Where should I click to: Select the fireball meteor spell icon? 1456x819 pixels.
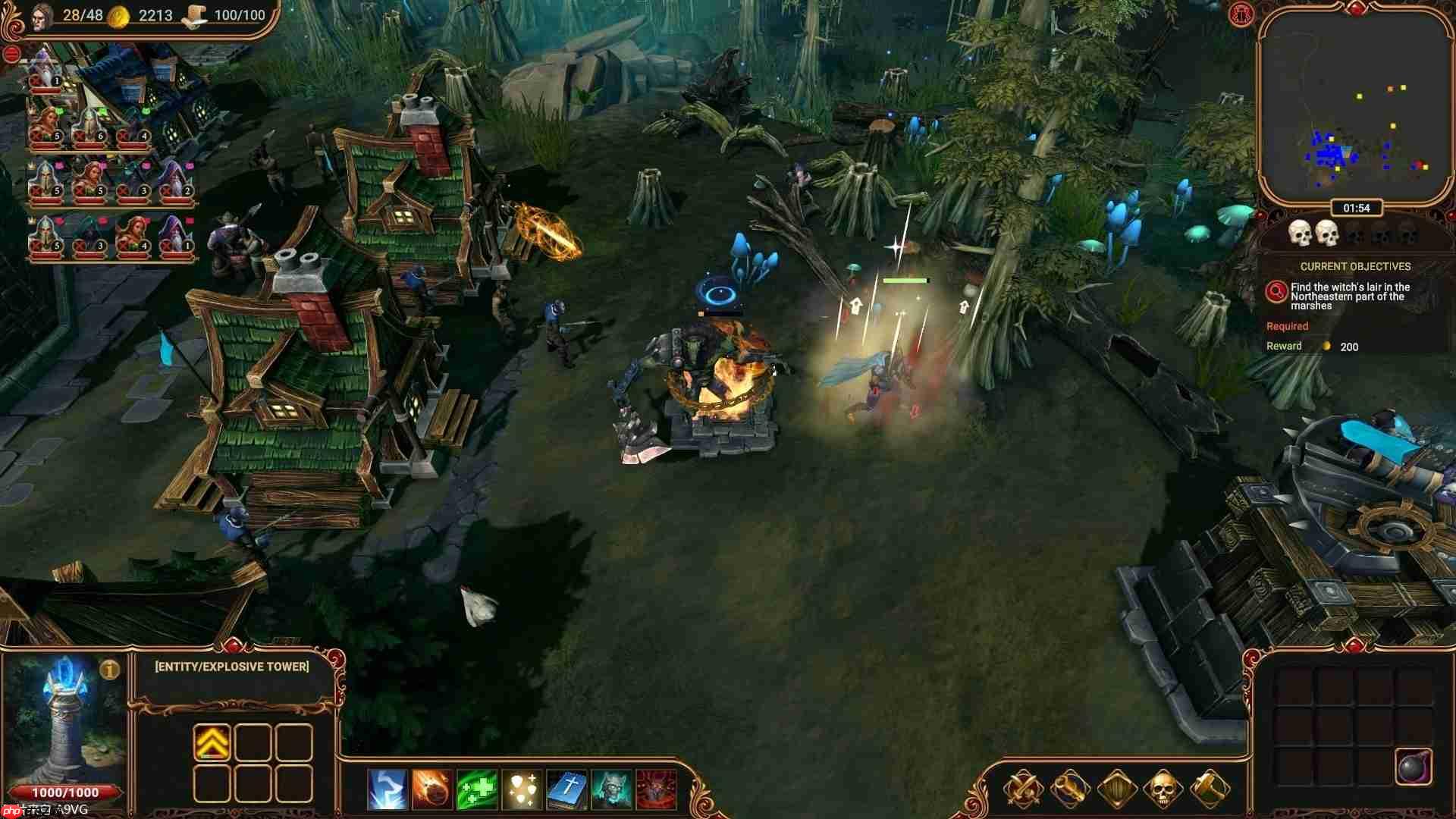coord(431,789)
